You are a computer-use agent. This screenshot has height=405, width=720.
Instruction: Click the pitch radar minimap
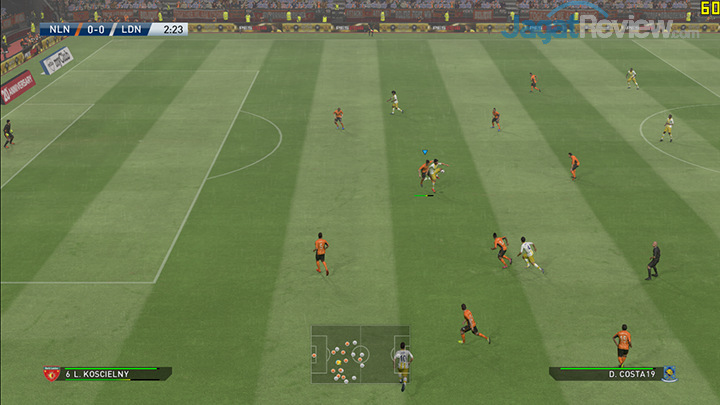360,354
